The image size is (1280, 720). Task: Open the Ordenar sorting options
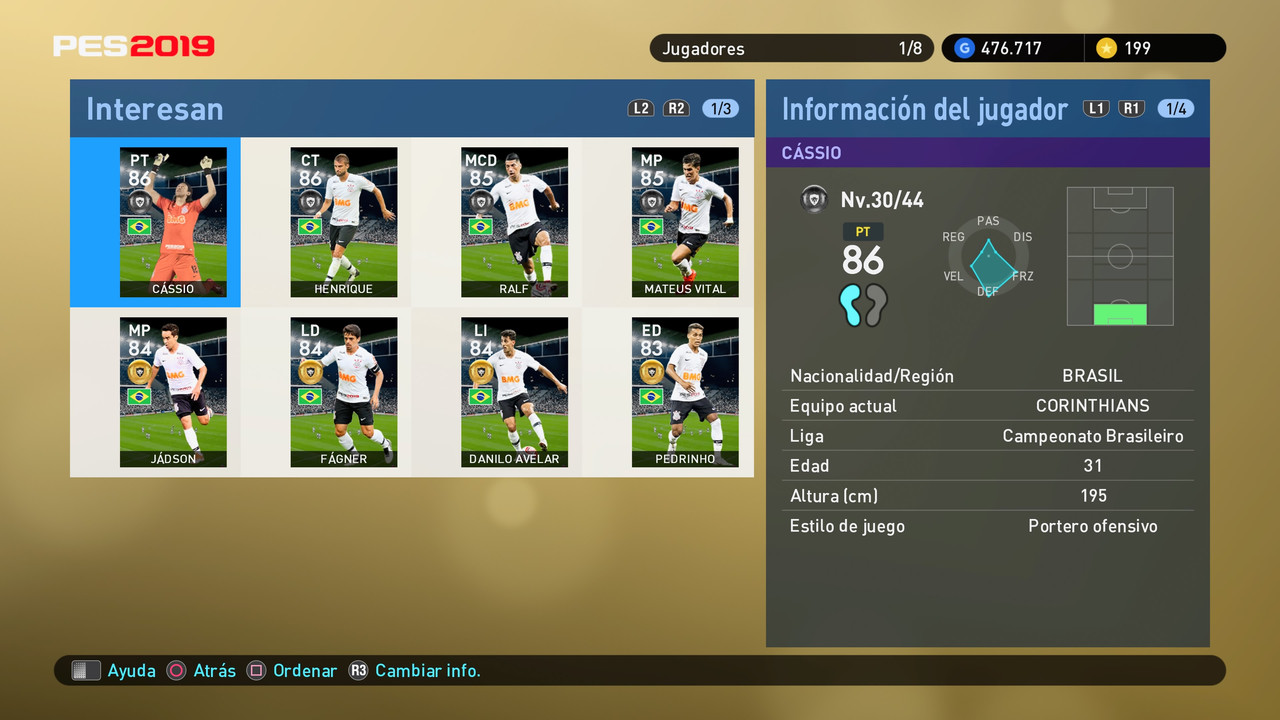point(291,670)
